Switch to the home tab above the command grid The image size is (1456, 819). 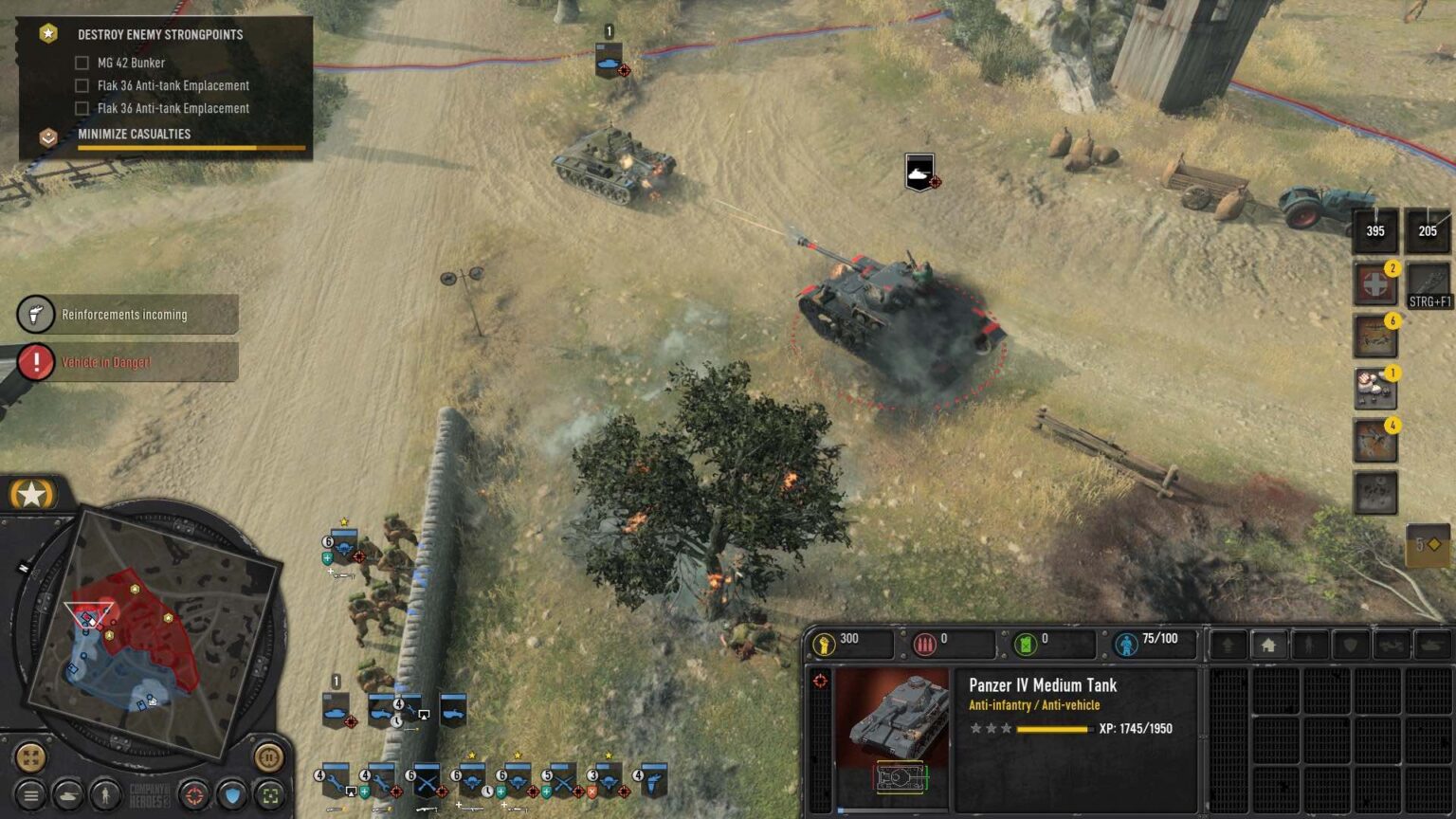pos(1267,644)
